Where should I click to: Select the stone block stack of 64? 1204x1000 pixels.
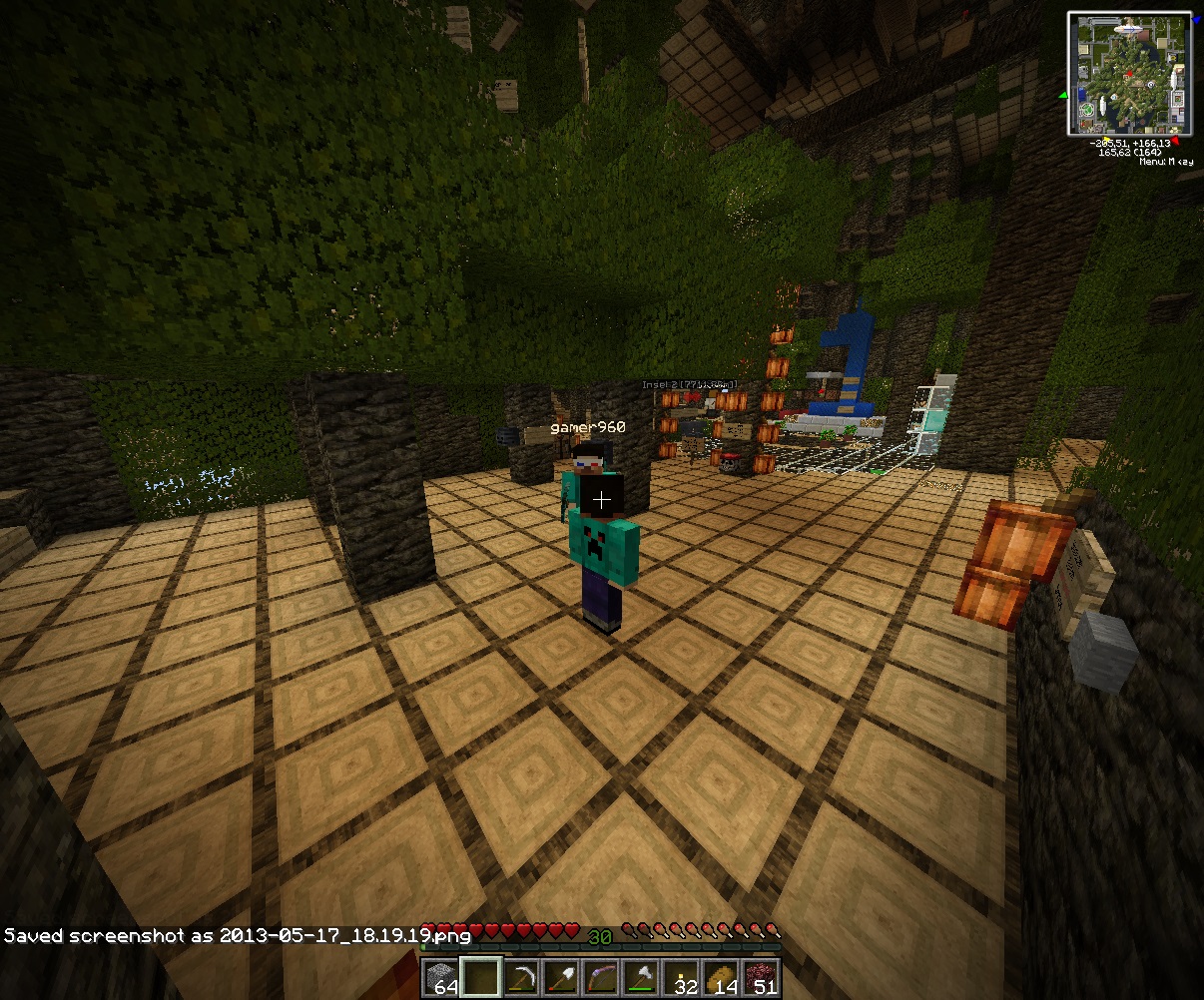pos(441,978)
